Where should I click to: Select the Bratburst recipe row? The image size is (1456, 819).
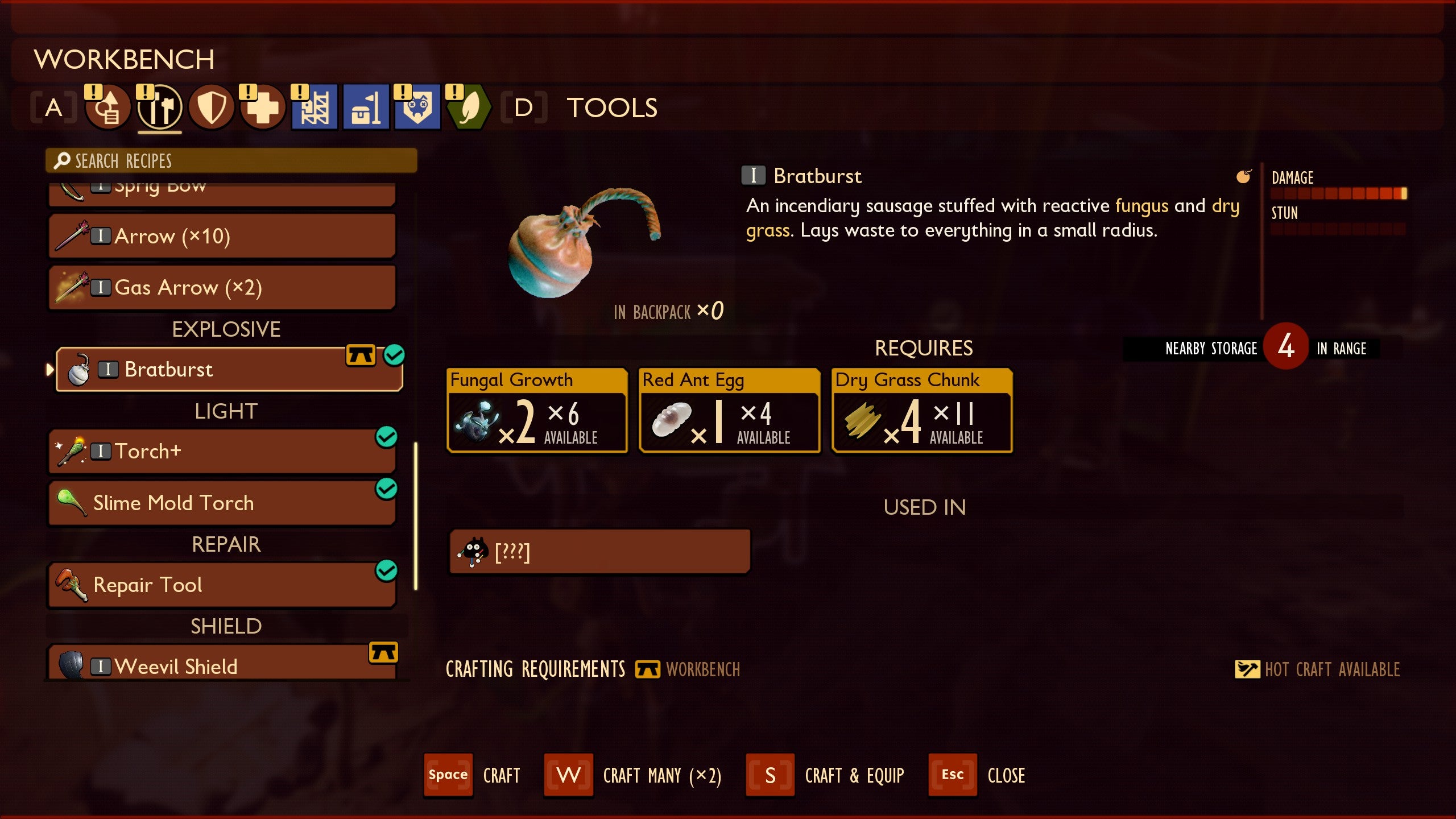click(229, 370)
